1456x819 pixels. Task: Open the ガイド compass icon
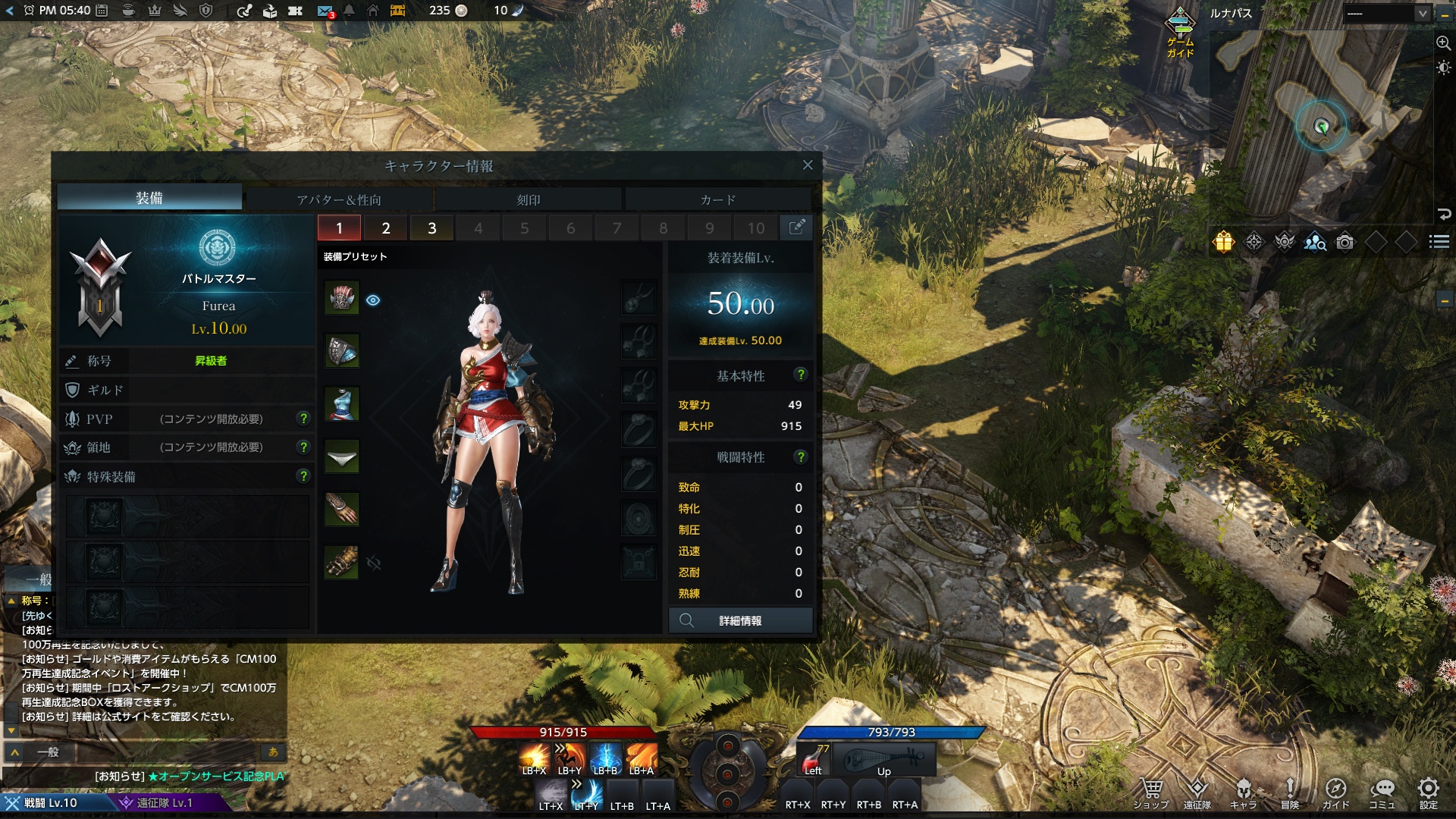click(1336, 789)
